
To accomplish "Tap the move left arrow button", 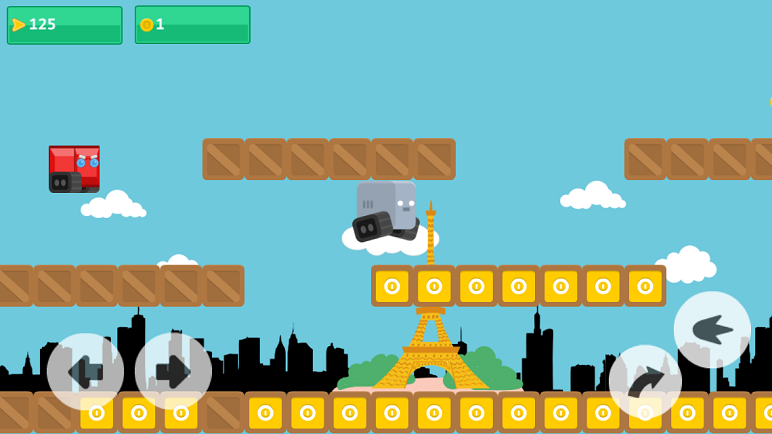I will pos(85,372).
